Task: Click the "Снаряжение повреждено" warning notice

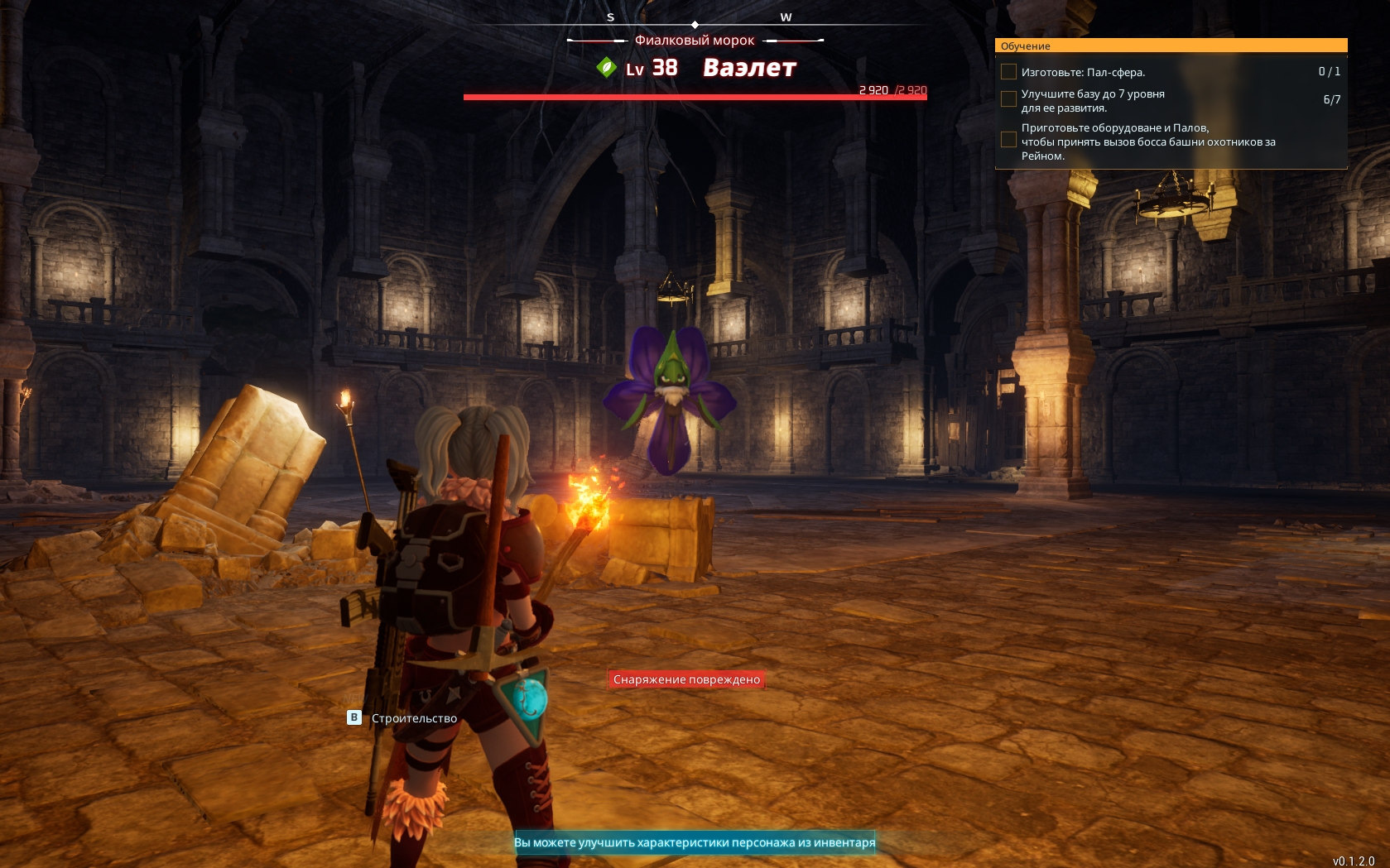Action: pyautogui.click(x=686, y=679)
